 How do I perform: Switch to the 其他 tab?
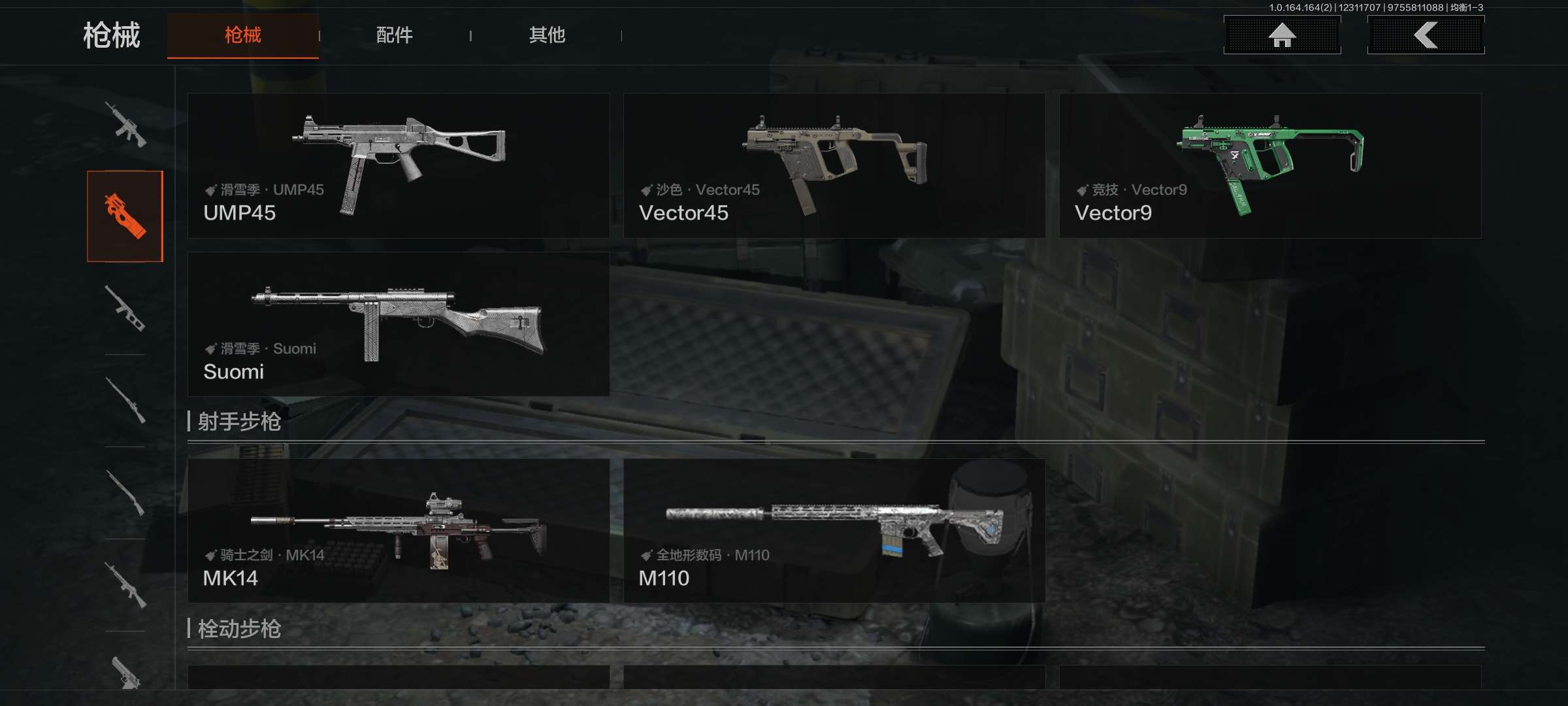pos(547,35)
